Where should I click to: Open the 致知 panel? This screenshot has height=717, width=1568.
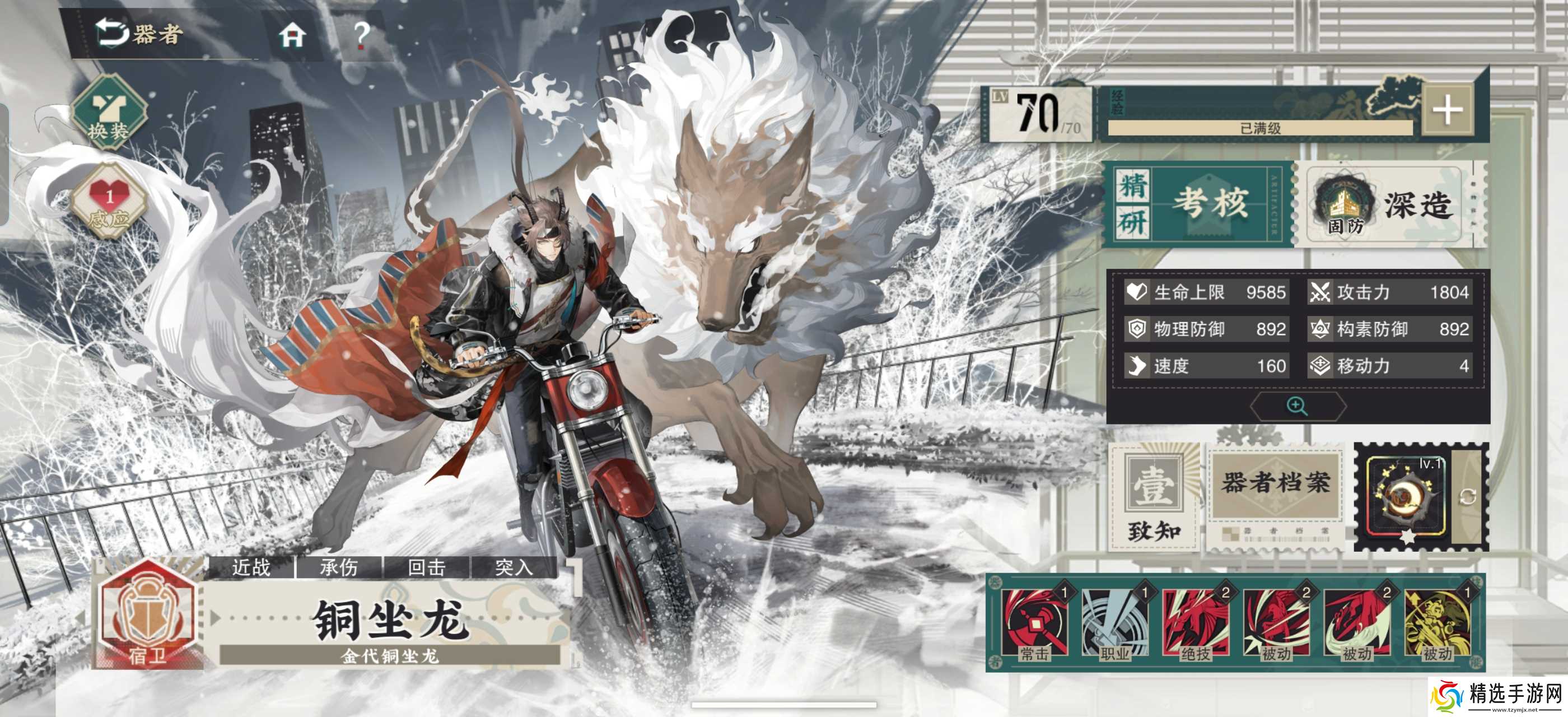click(1153, 497)
